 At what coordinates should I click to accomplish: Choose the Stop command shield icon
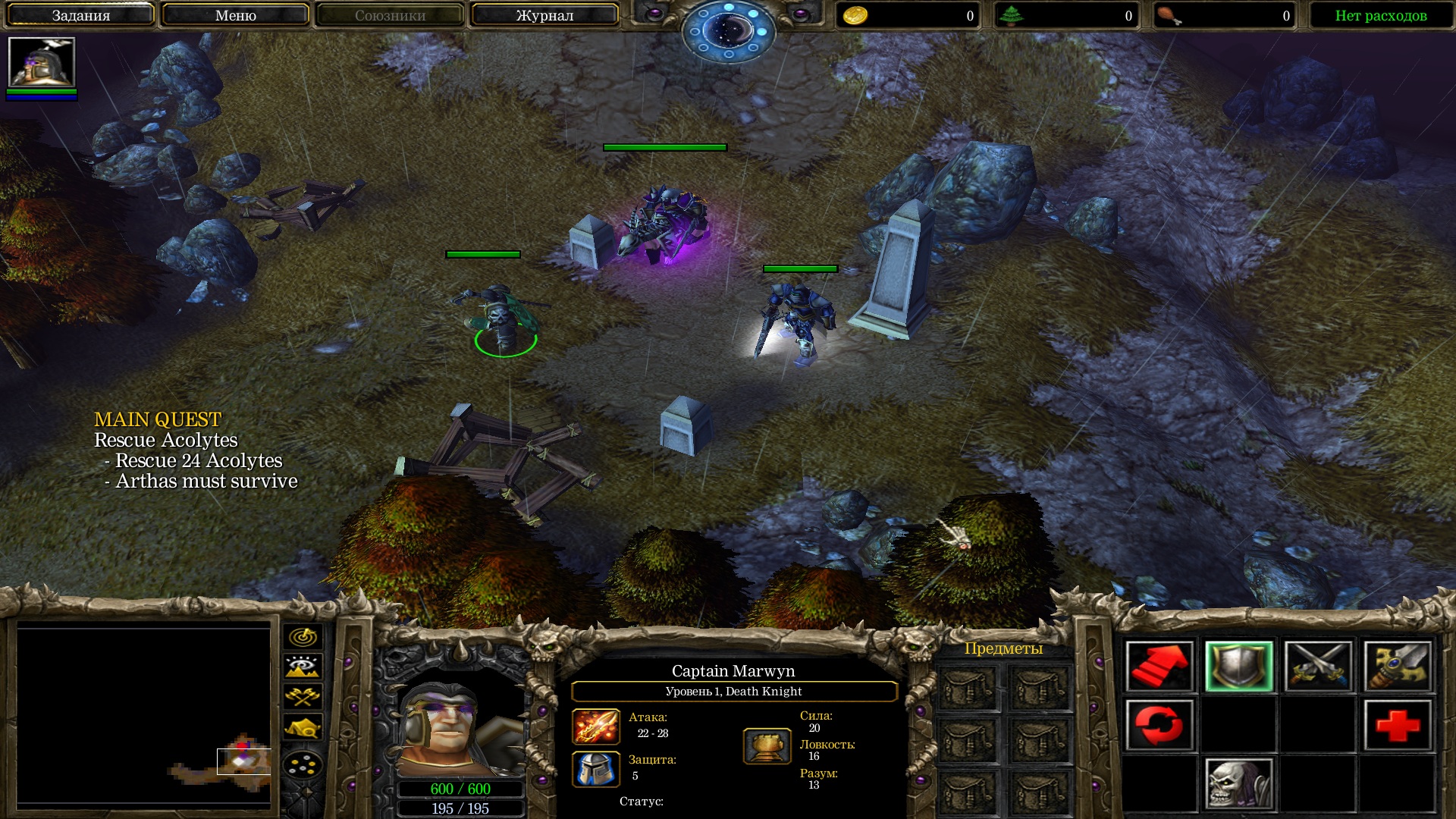coord(1239,667)
